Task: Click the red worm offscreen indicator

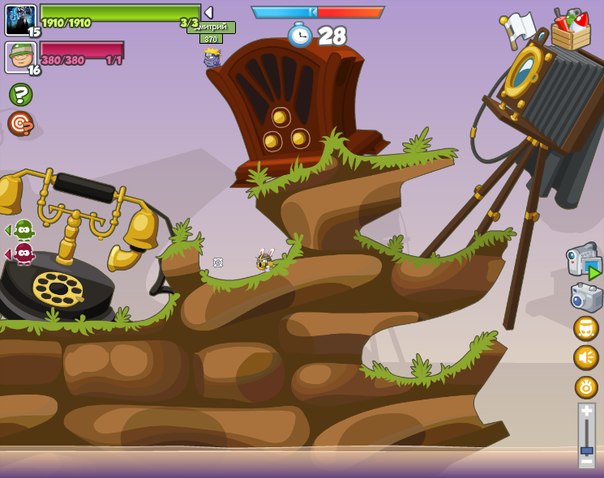Action: pyautogui.click(x=21, y=253)
